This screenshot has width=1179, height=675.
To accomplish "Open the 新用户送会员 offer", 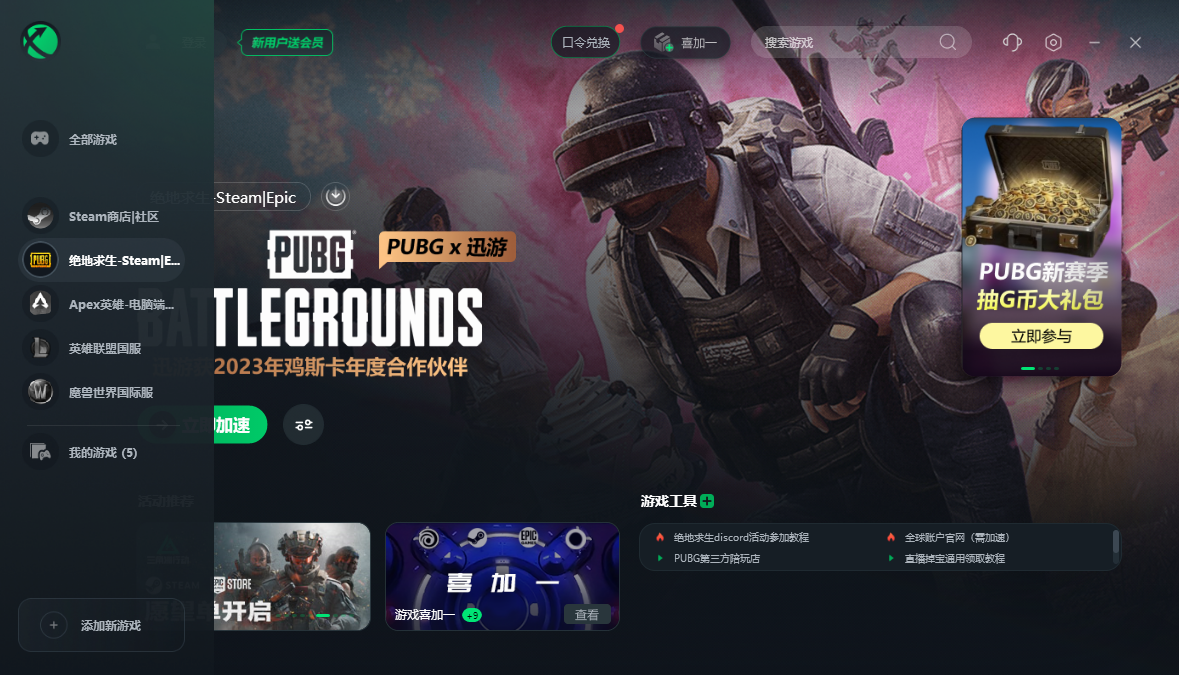I will pos(287,42).
